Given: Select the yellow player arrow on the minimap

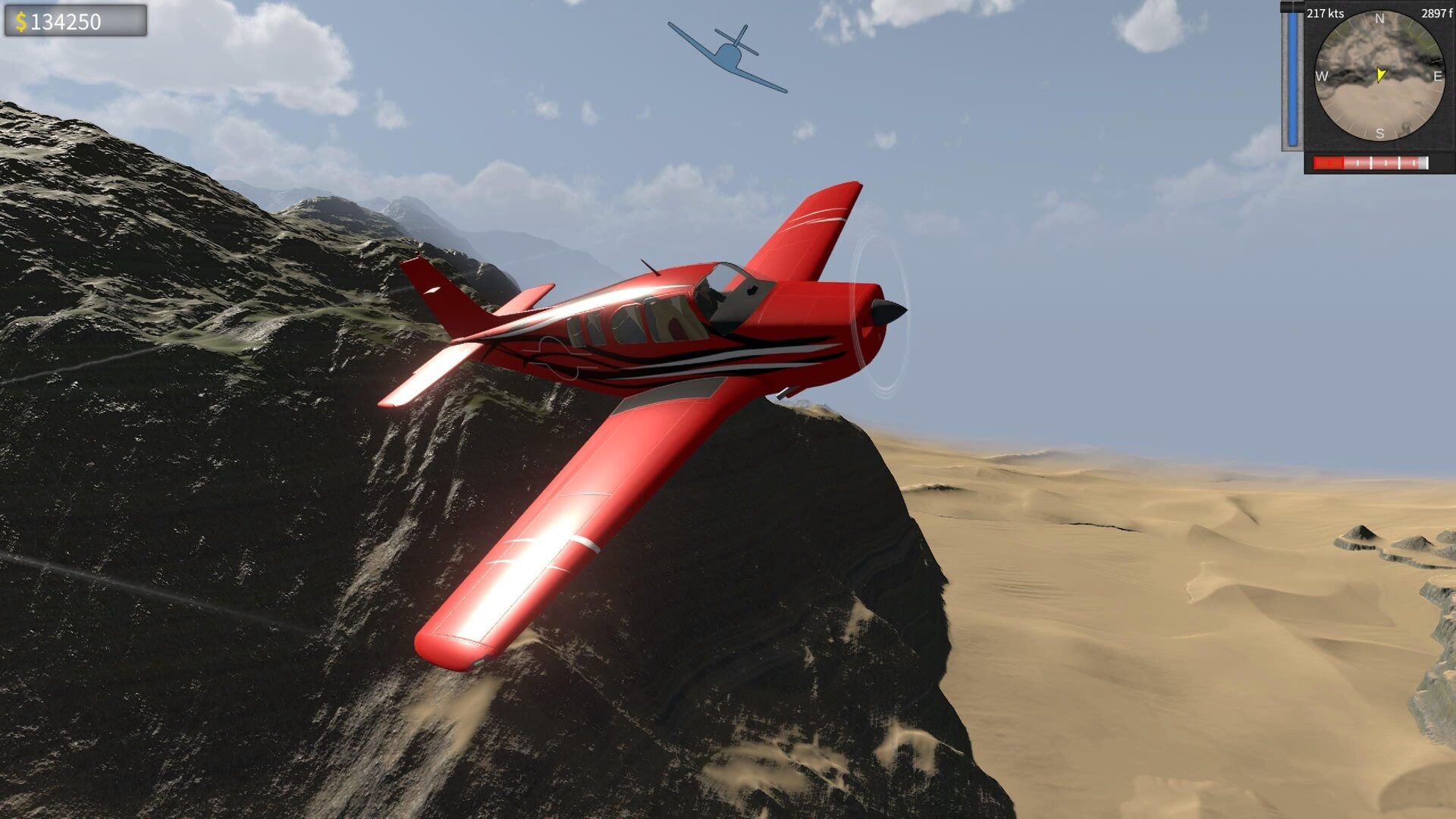Looking at the screenshot, I should coord(1380,75).
